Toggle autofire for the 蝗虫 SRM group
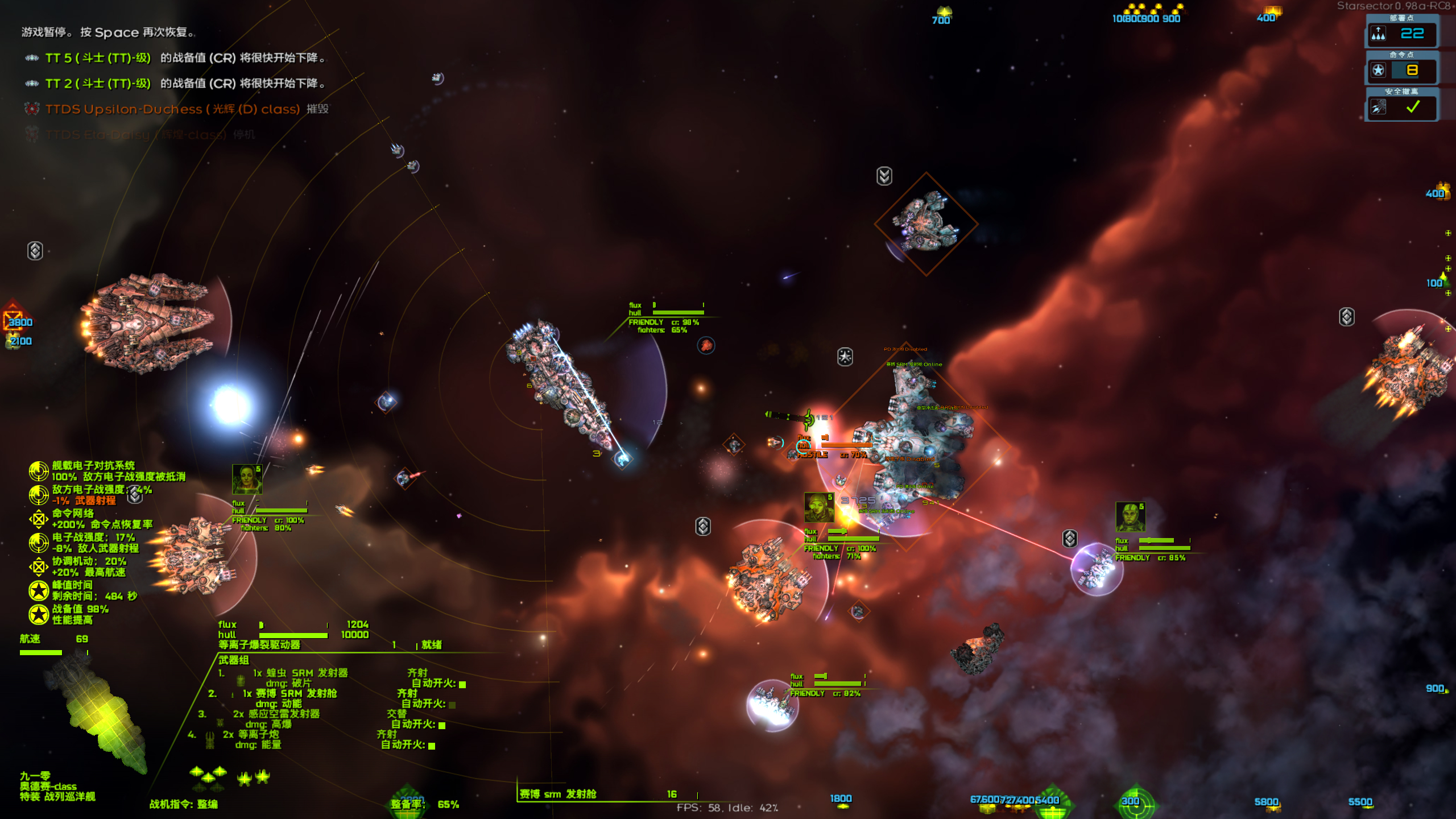Screen dimensions: 1456x819 coord(462,684)
